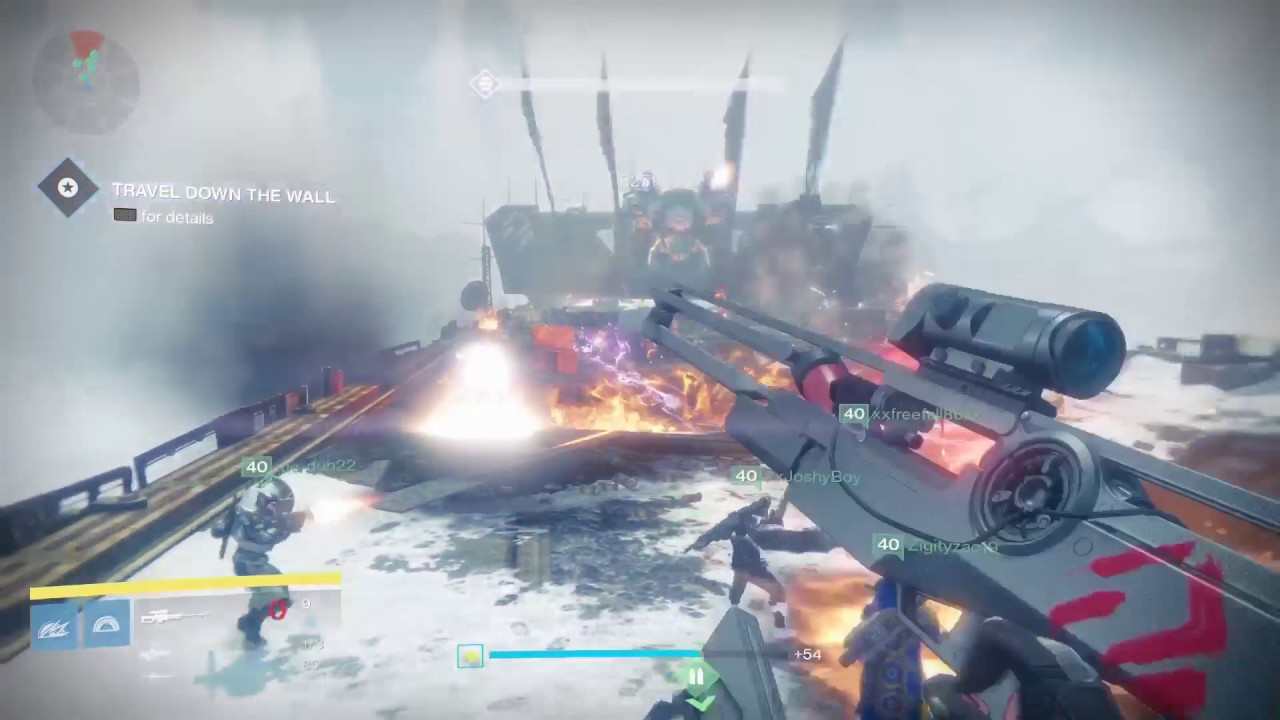Click the boss diamond marker icon
This screenshot has width=1280, height=720.
[485, 83]
